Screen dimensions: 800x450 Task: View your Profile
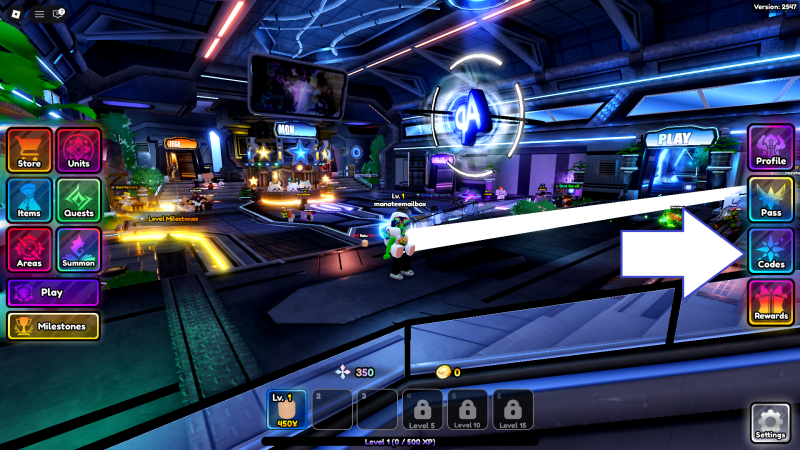pyautogui.click(x=771, y=148)
